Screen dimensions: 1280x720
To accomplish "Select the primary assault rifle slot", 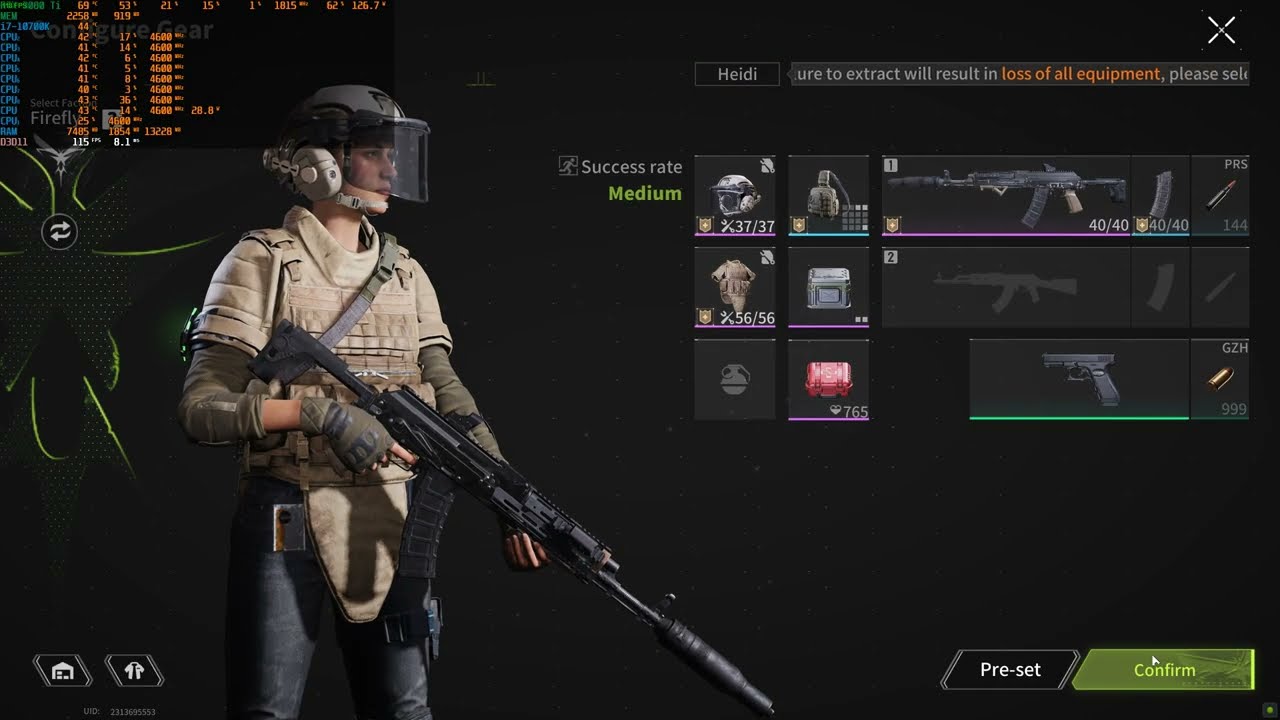I will 1005,195.
